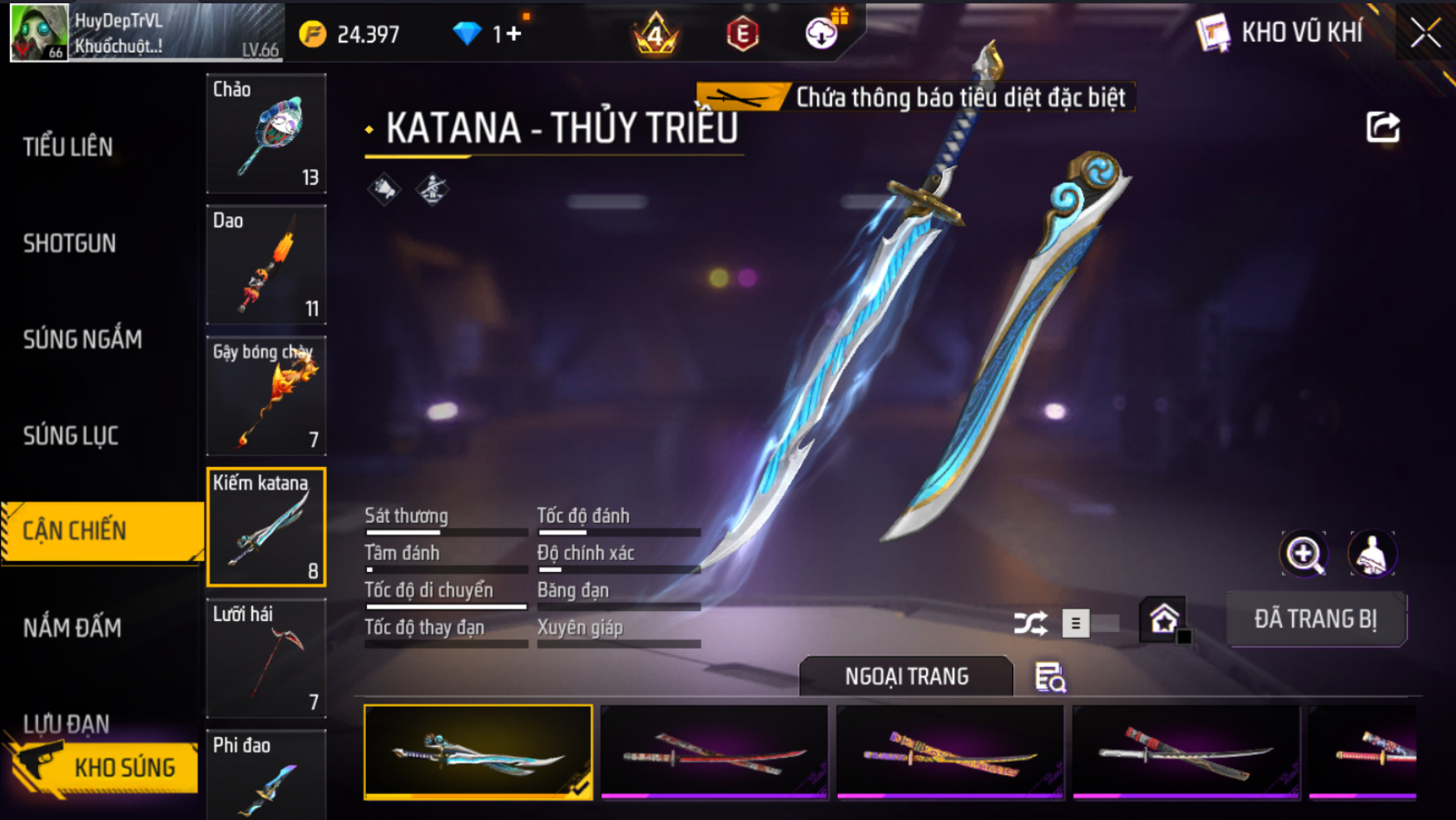Switch to the TIỂU LIÊN category

68,147
